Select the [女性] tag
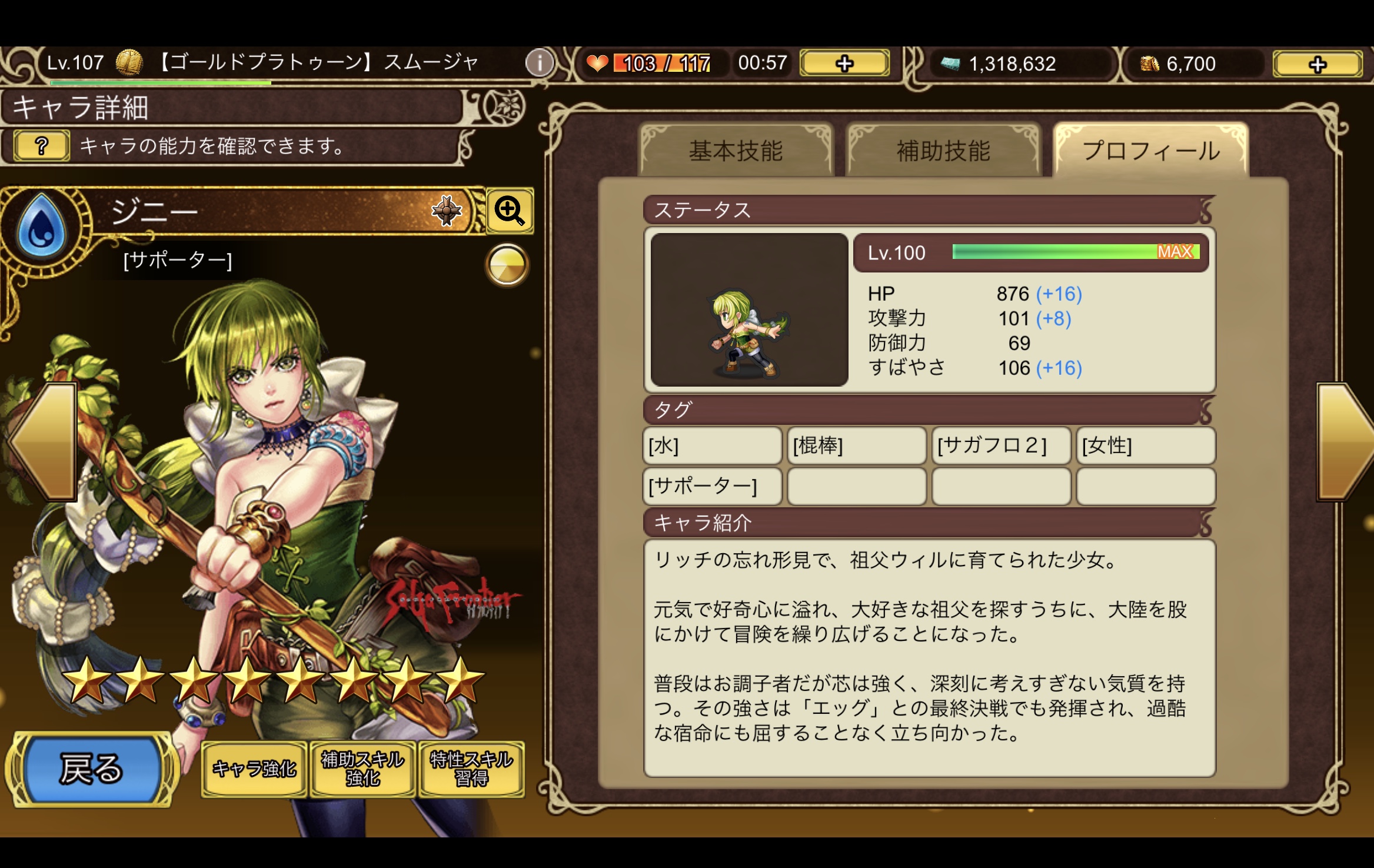Viewport: 1374px width, 868px height. pos(1145,445)
